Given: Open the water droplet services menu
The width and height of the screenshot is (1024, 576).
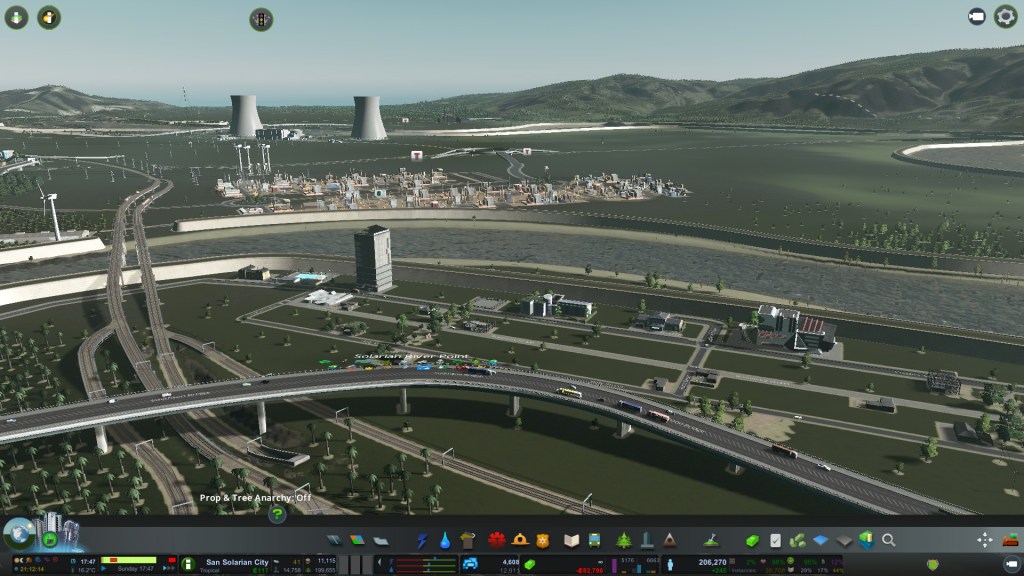Looking at the screenshot, I should (445, 540).
